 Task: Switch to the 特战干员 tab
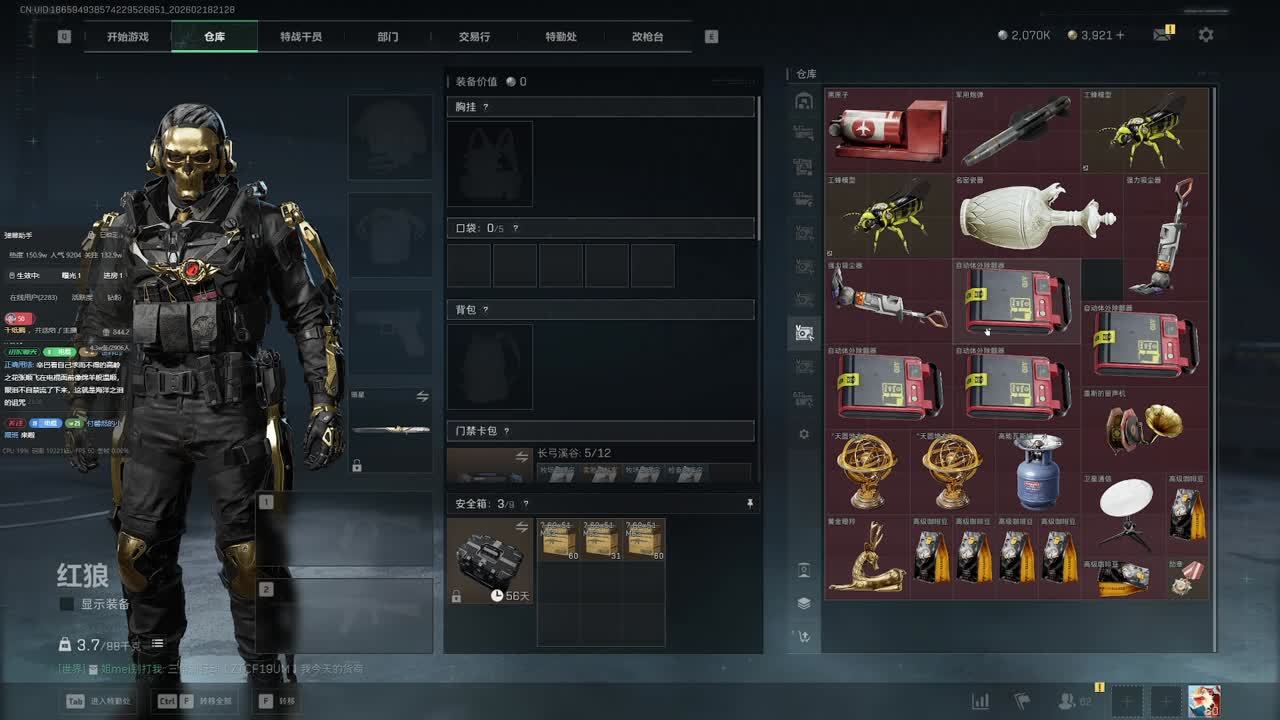coord(301,37)
